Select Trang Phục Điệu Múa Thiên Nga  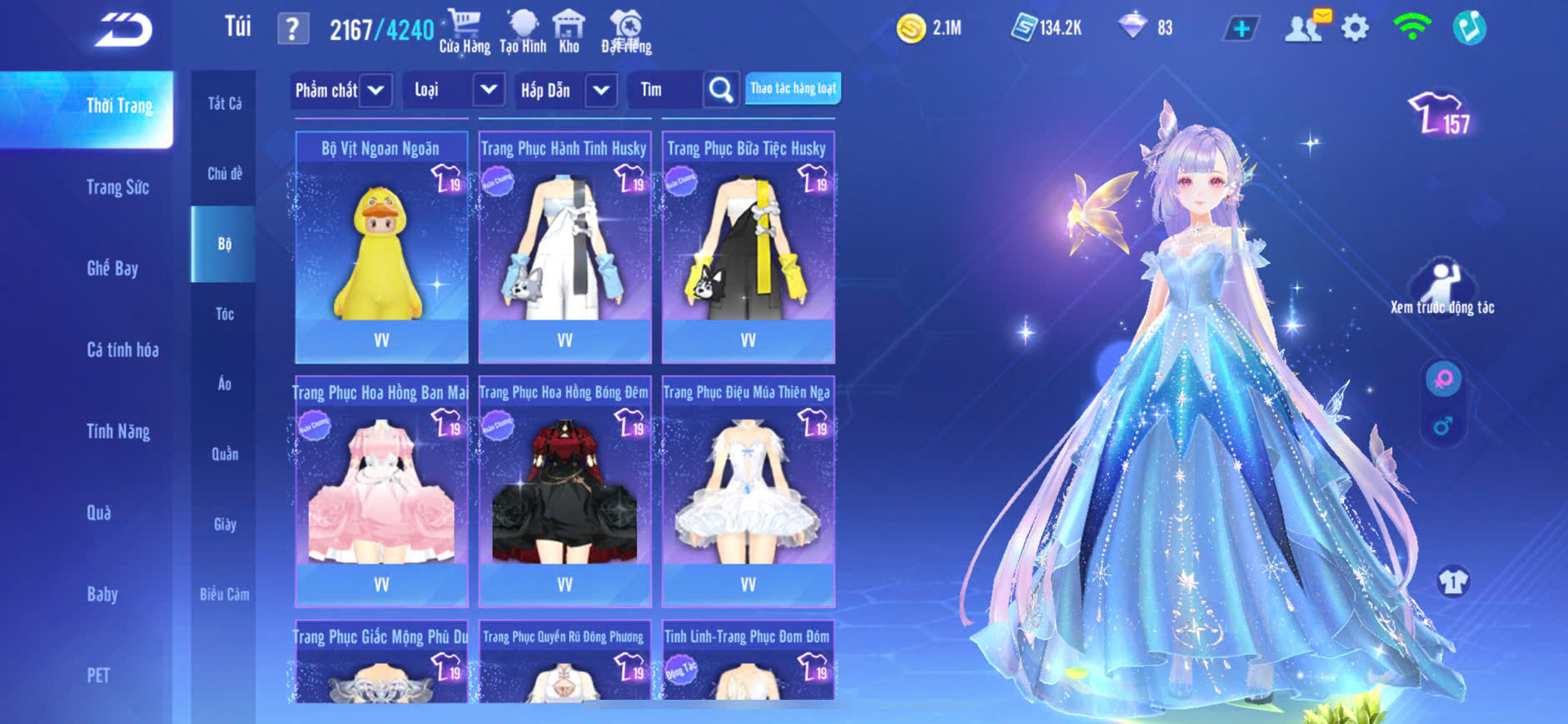click(x=748, y=491)
